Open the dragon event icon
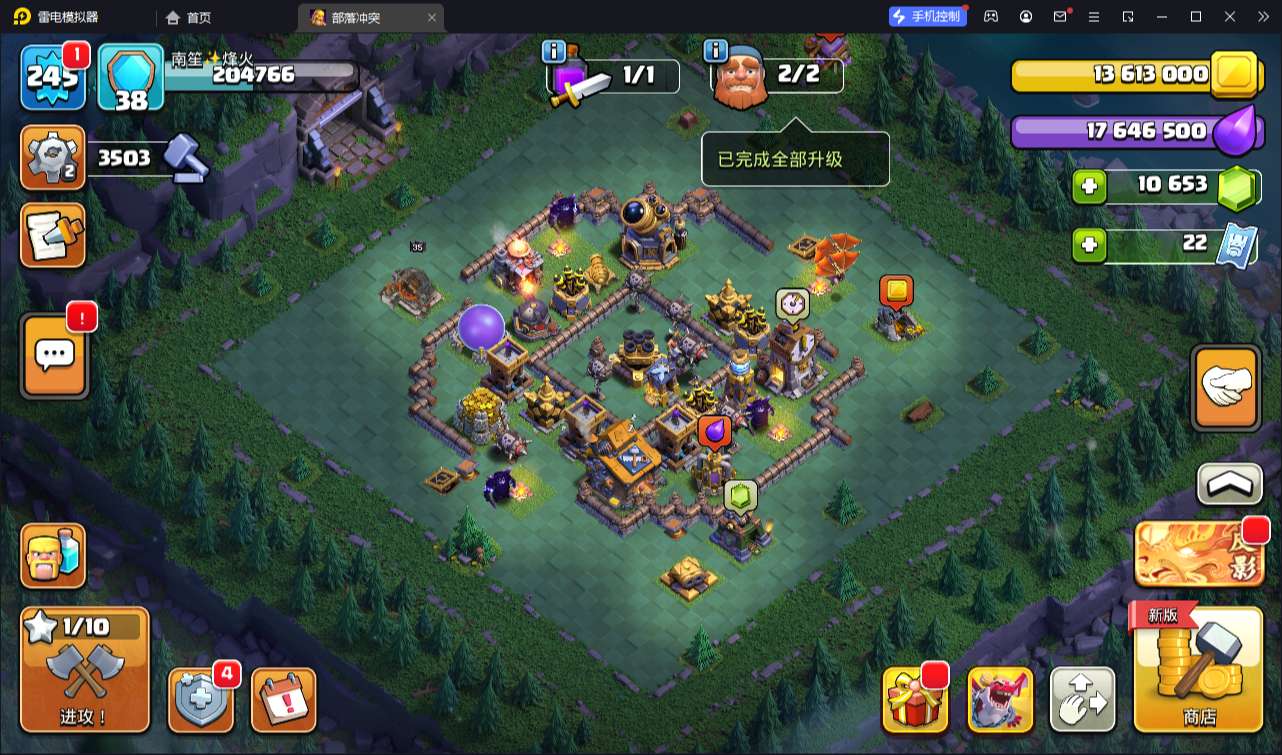Viewport: 1282px width, 755px height. (1000, 699)
